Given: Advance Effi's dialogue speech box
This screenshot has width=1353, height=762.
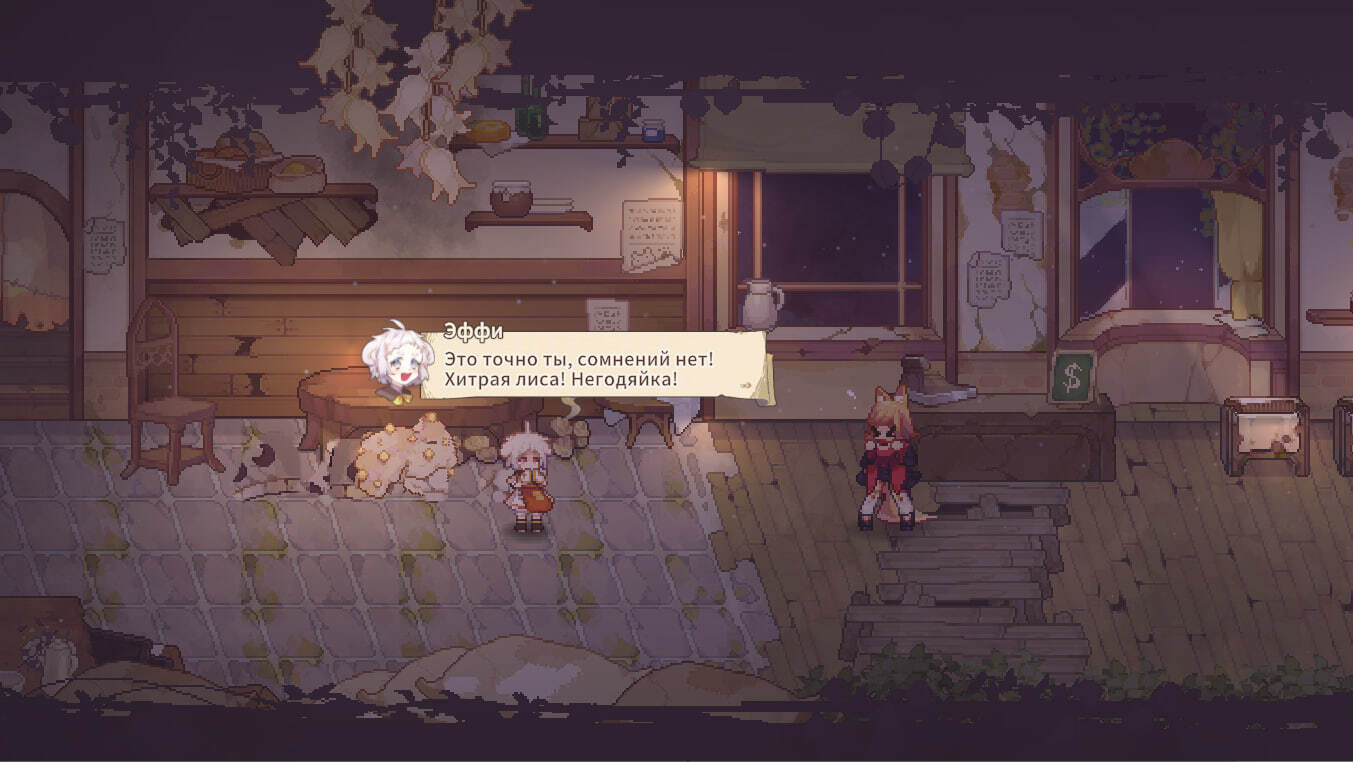Looking at the screenshot, I should pyautogui.click(x=590, y=368).
